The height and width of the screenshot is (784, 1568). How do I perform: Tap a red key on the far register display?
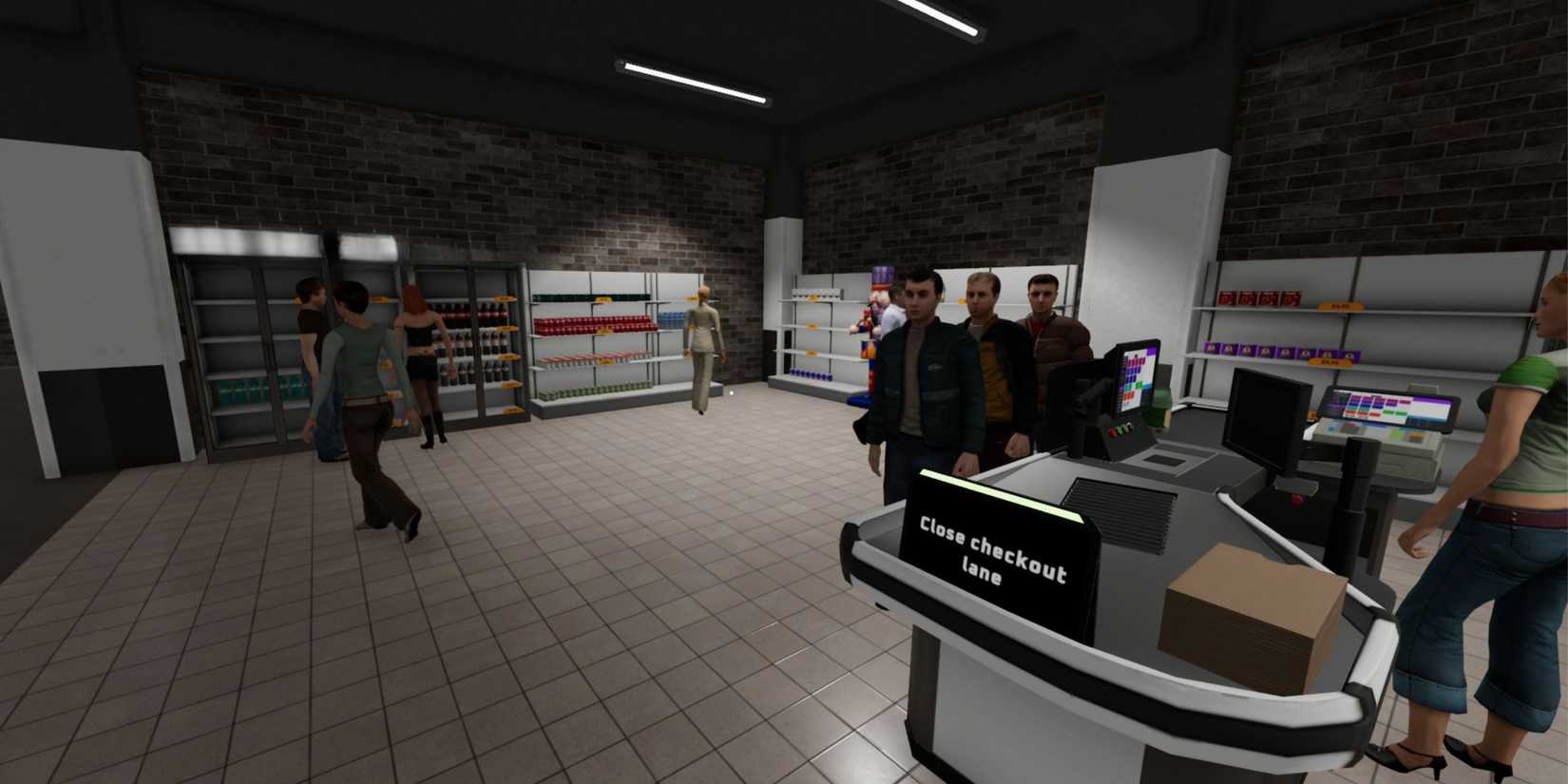click(1373, 414)
